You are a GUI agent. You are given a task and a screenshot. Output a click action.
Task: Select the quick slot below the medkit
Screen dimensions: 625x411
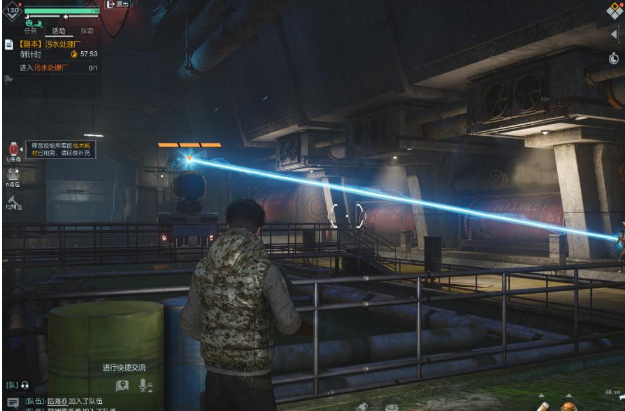click(x=13, y=174)
